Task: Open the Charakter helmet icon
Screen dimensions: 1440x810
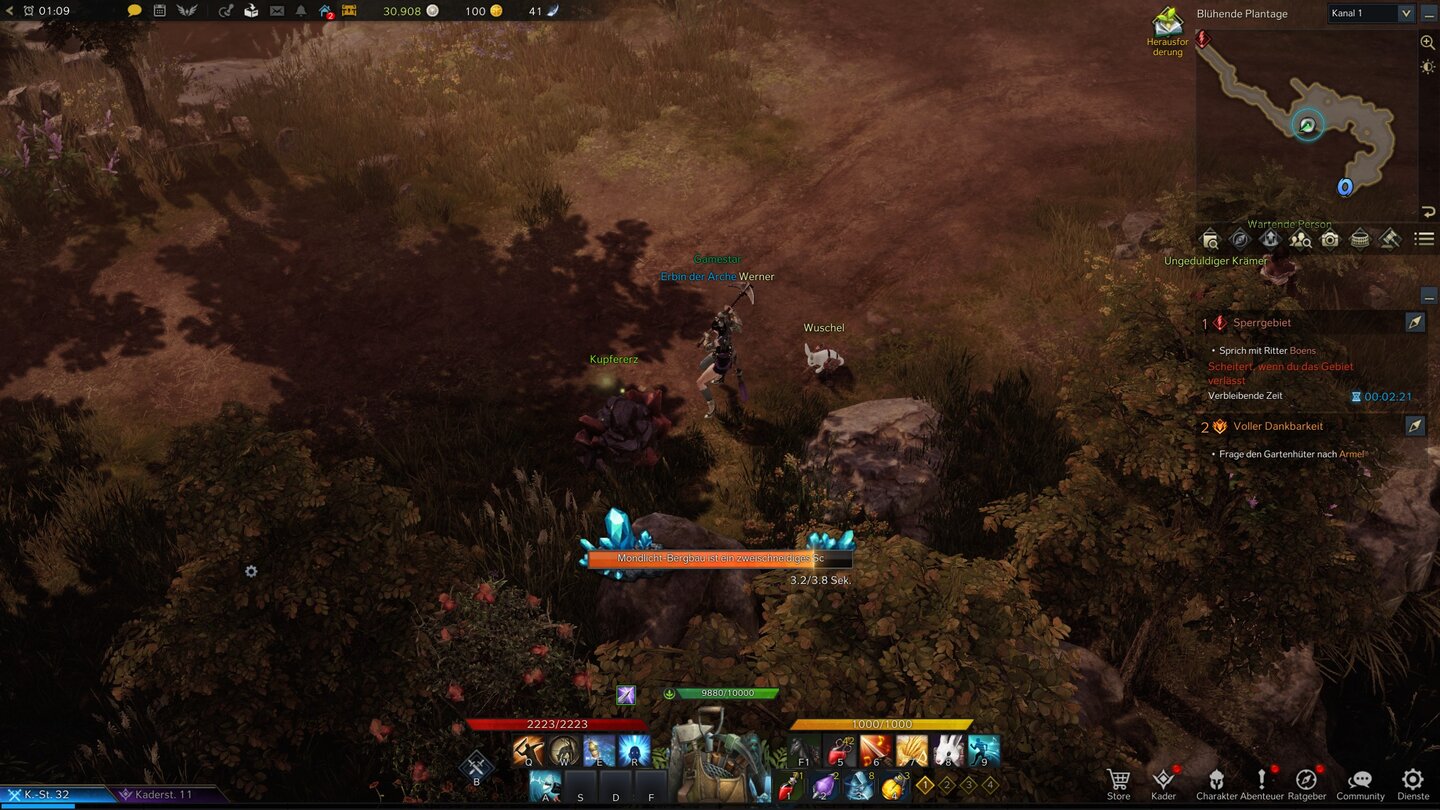Action: pyautogui.click(x=1216, y=779)
